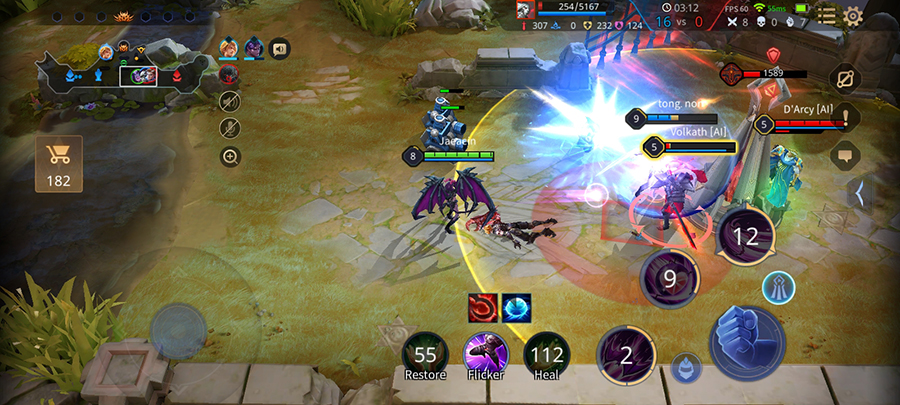Open quick chat speaker bubble

(x=279, y=48)
